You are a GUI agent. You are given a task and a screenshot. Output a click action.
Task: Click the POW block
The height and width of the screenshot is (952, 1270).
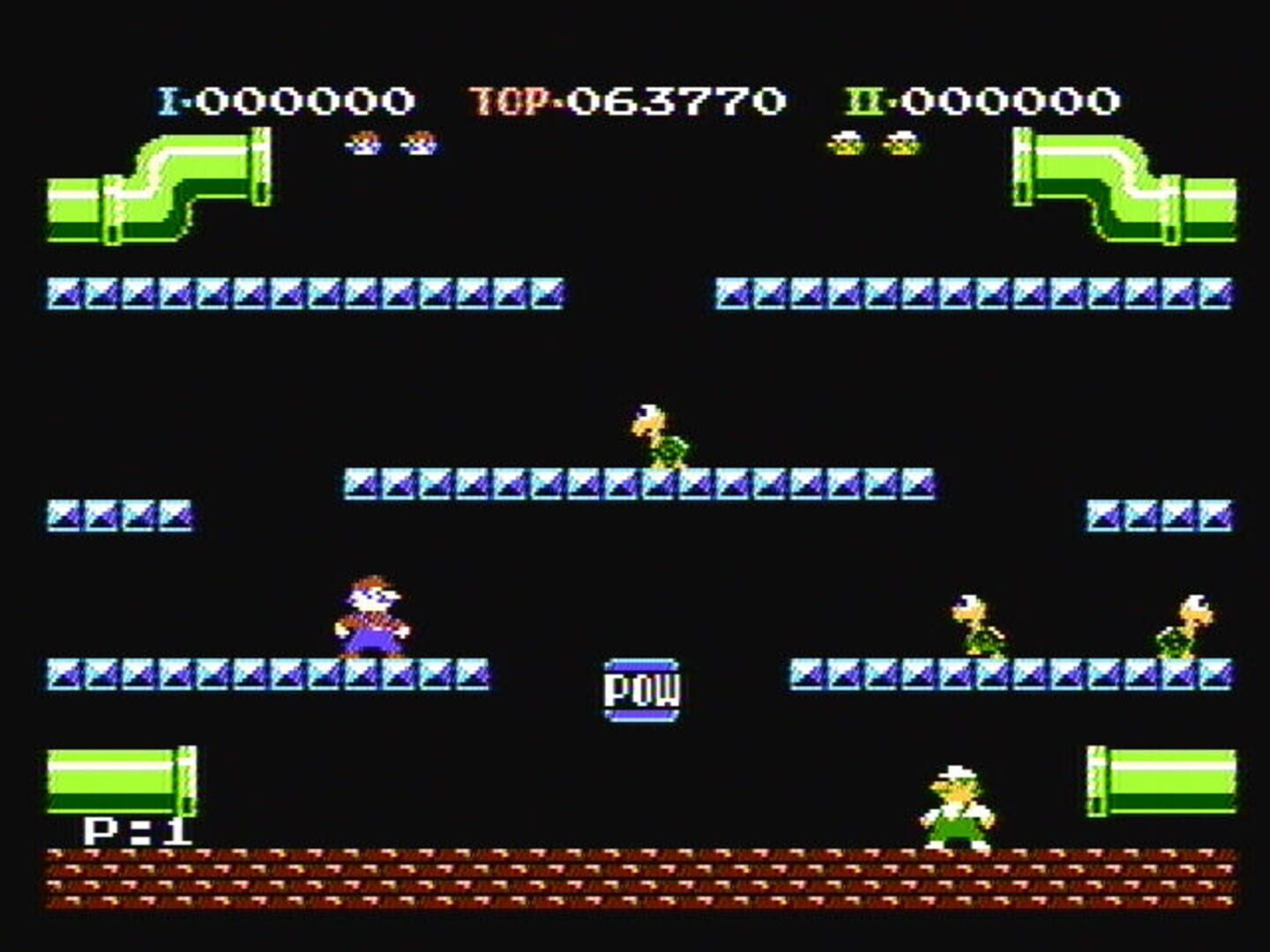click(640, 689)
